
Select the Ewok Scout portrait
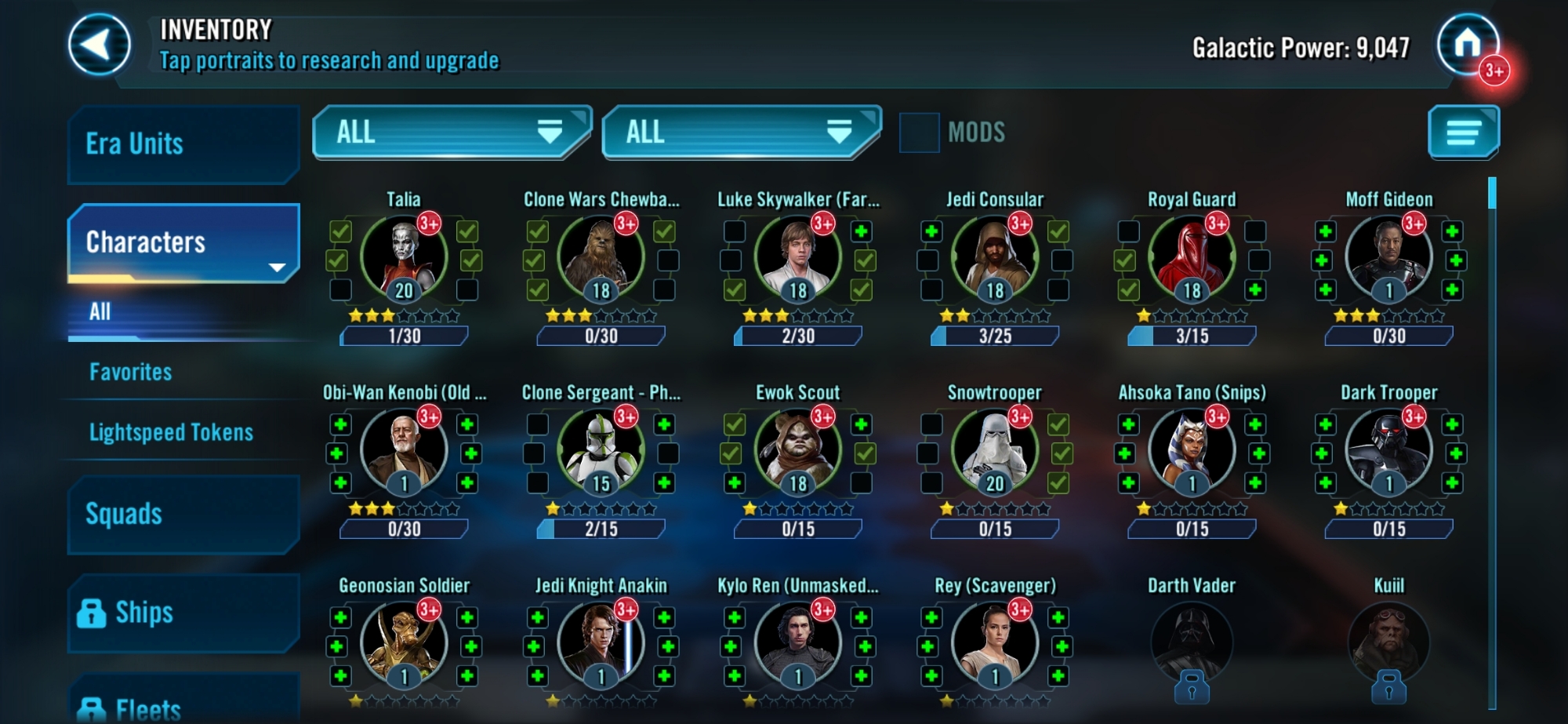point(797,450)
